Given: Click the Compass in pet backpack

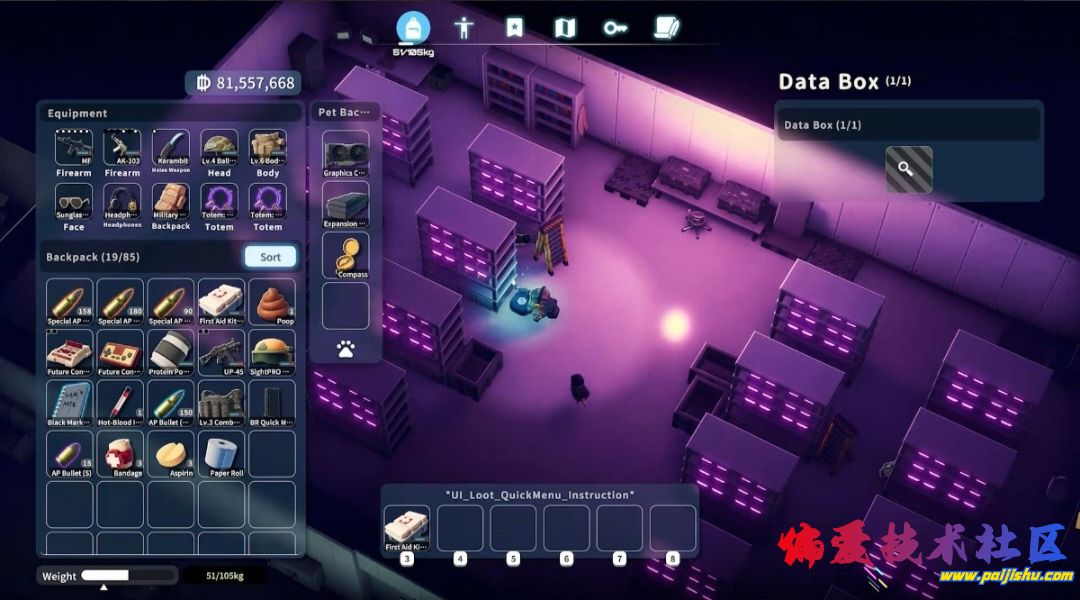Looking at the screenshot, I should [345, 253].
